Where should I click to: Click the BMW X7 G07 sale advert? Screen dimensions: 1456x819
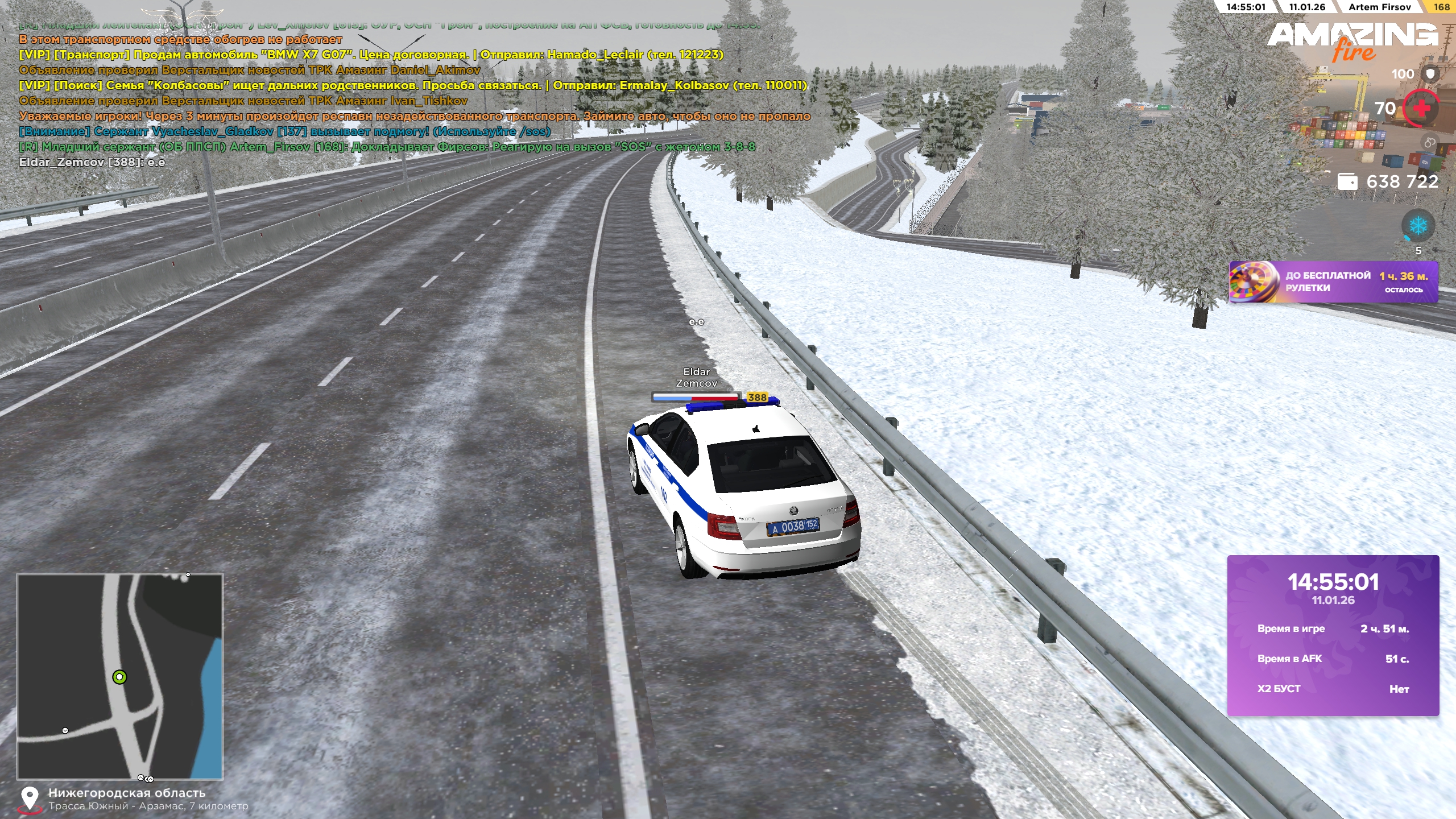coord(371,55)
